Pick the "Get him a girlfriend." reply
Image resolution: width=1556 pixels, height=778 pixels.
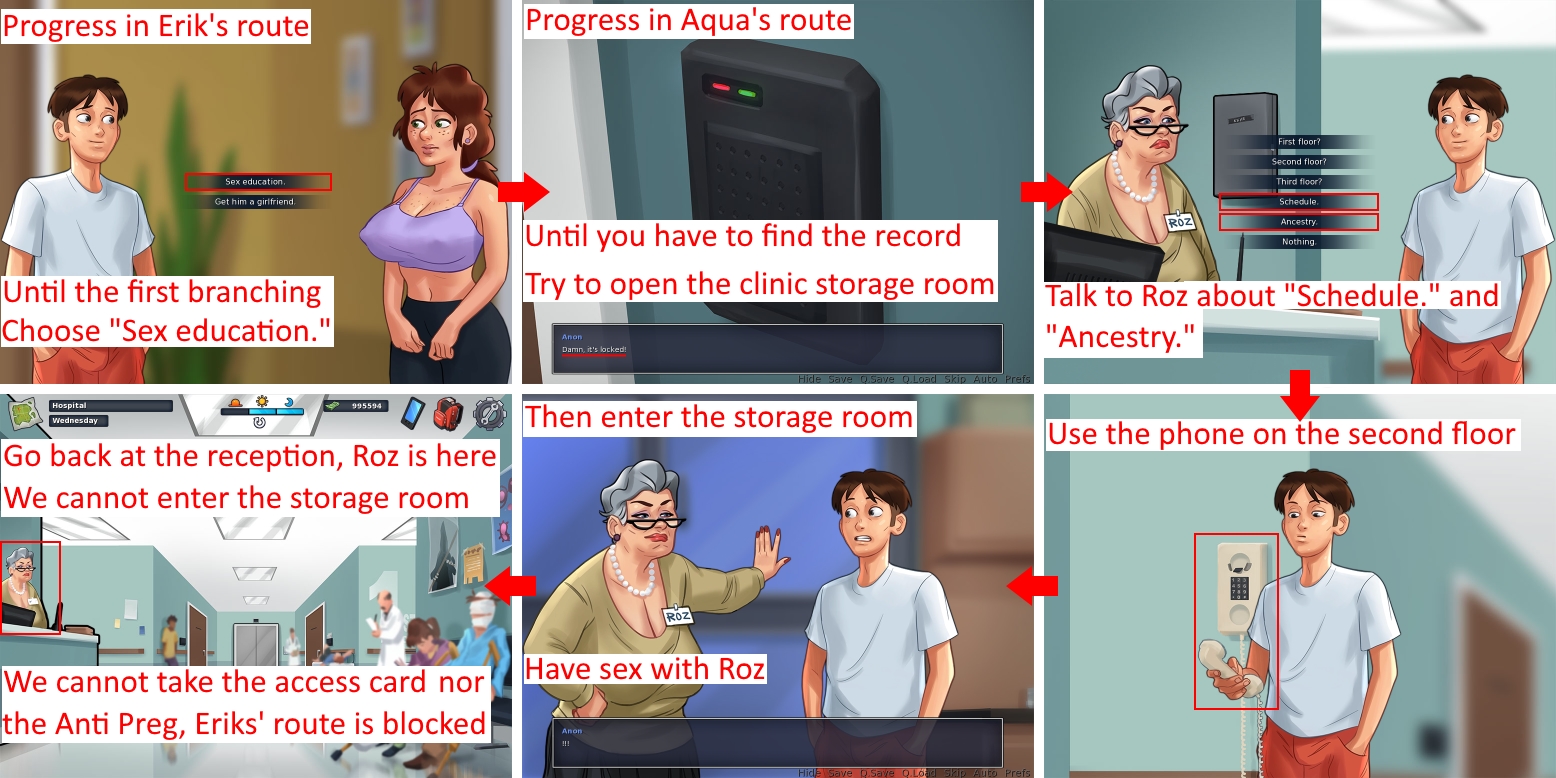256,202
